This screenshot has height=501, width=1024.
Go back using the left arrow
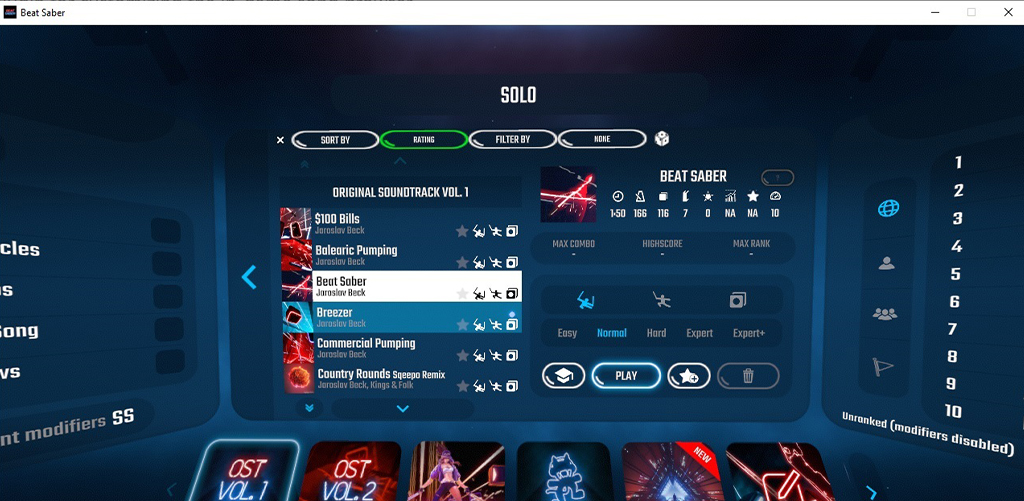point(250,277)
